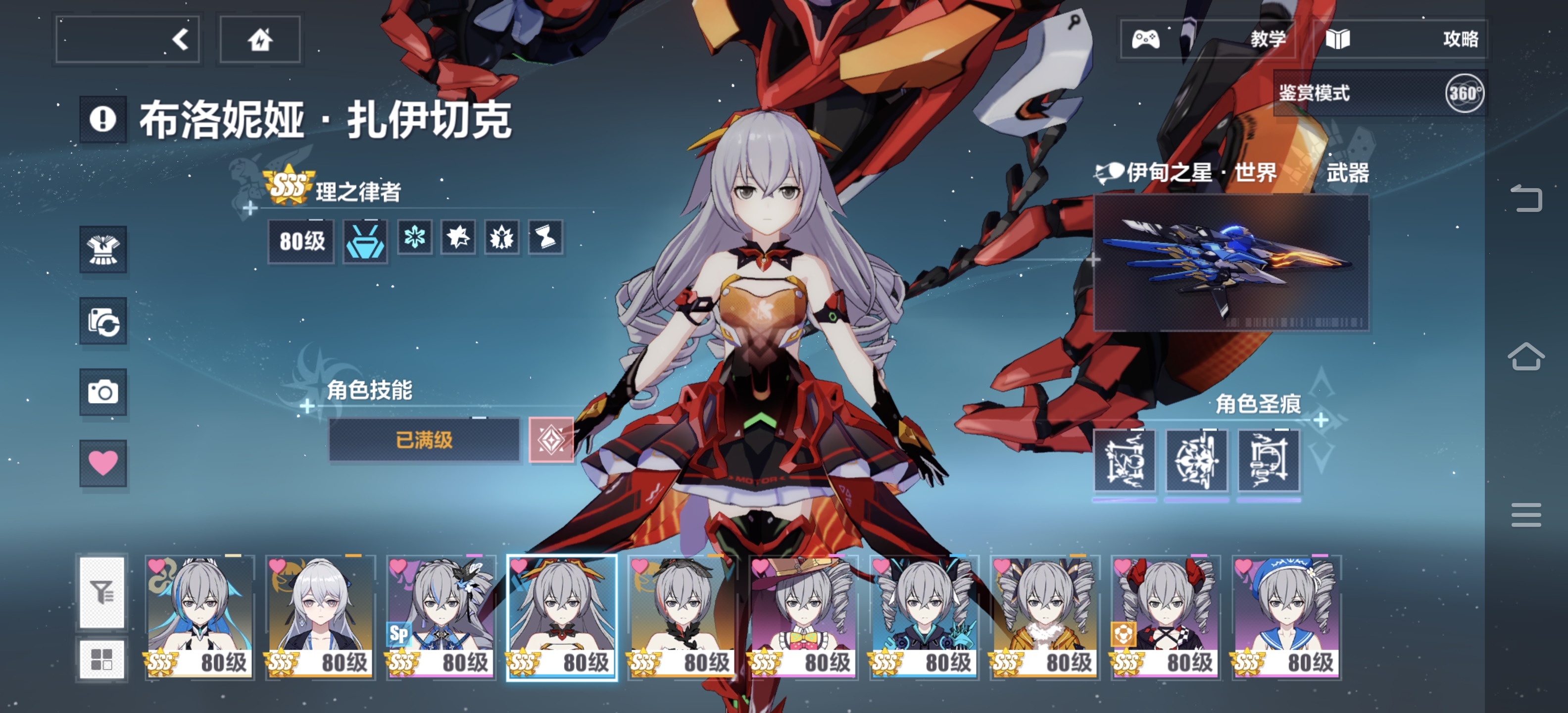Tap the pink heart favorite icon
This screenshot has height=713, width=1568.
click(x=103, y=463)
